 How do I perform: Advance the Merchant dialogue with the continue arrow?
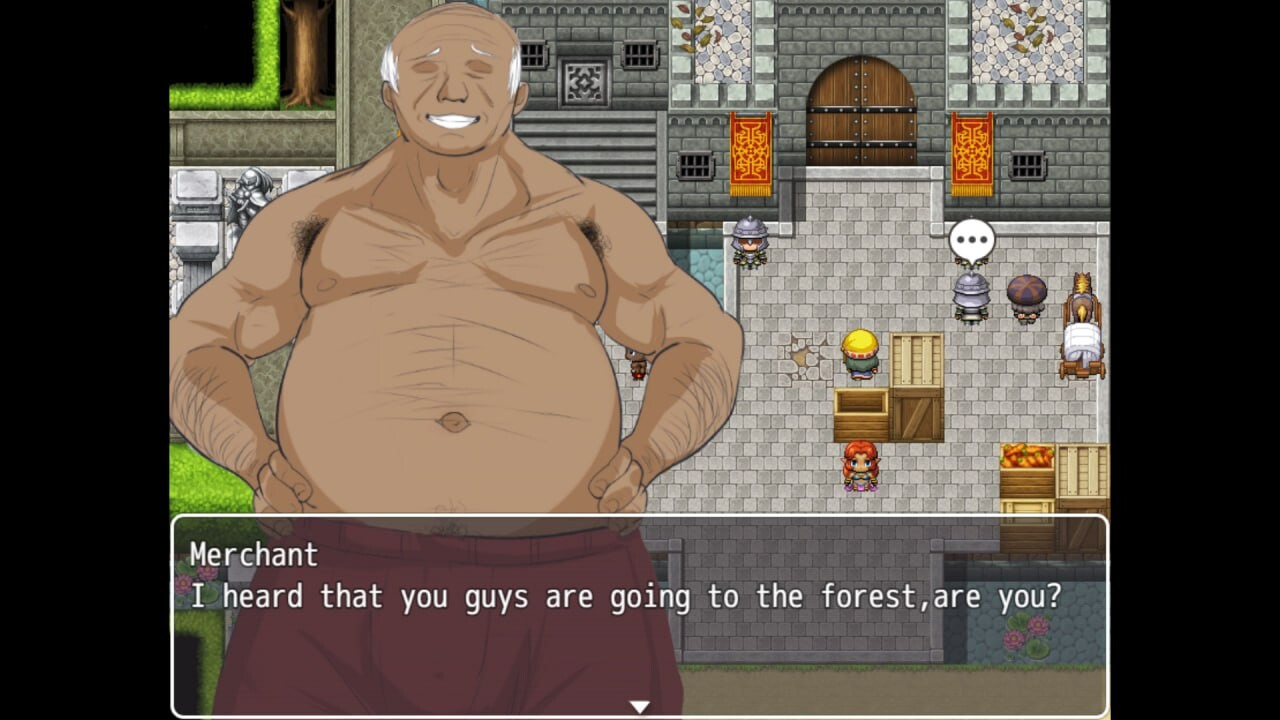pos(639,706)
